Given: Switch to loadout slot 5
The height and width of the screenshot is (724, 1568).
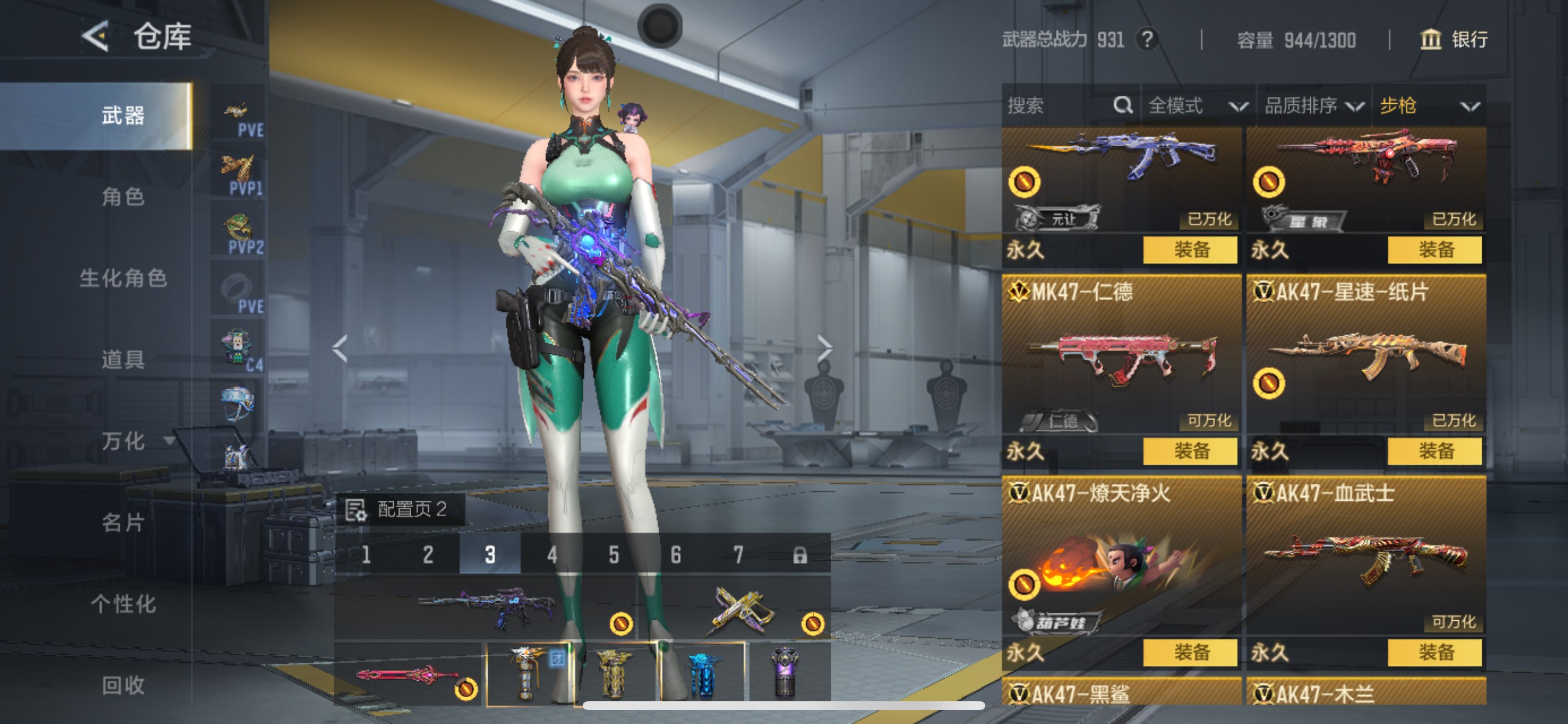Looking at the screenshot, I should 614,555.
